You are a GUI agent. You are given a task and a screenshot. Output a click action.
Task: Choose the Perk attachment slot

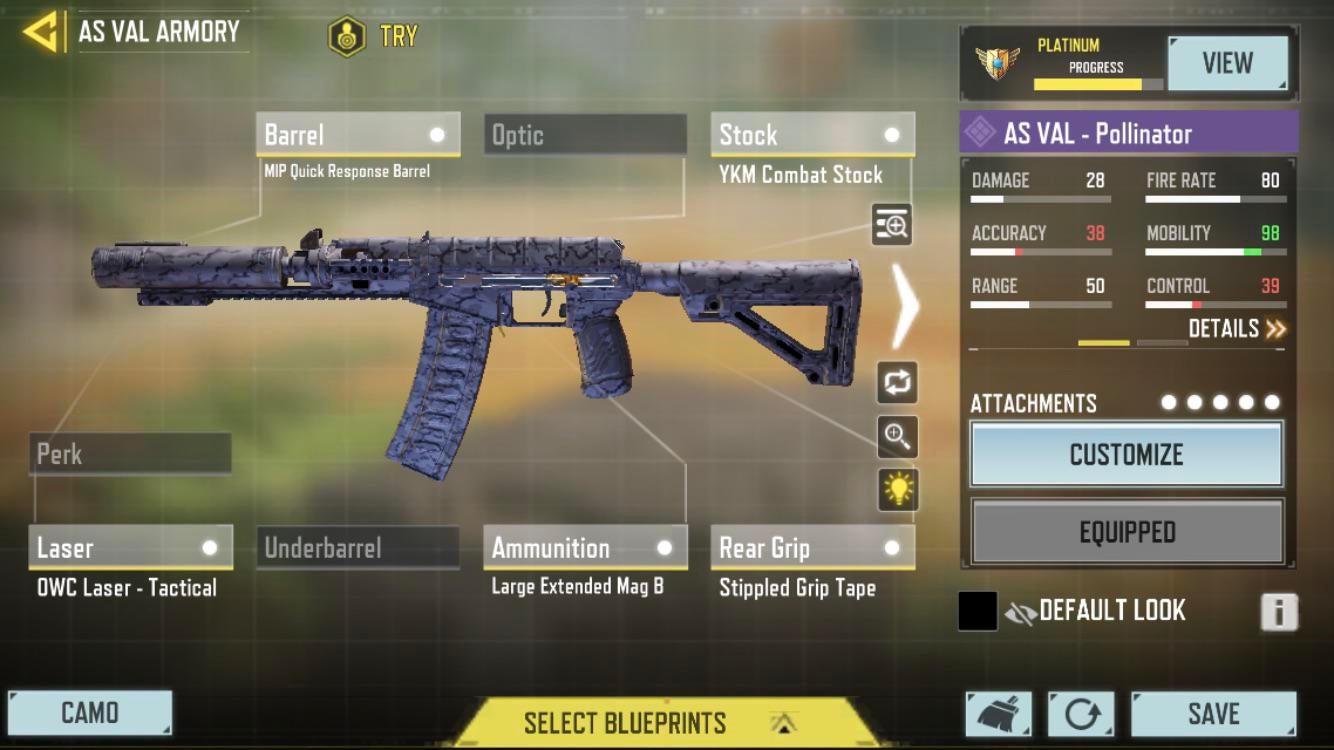pyautogui.click(x=130, y=454)
